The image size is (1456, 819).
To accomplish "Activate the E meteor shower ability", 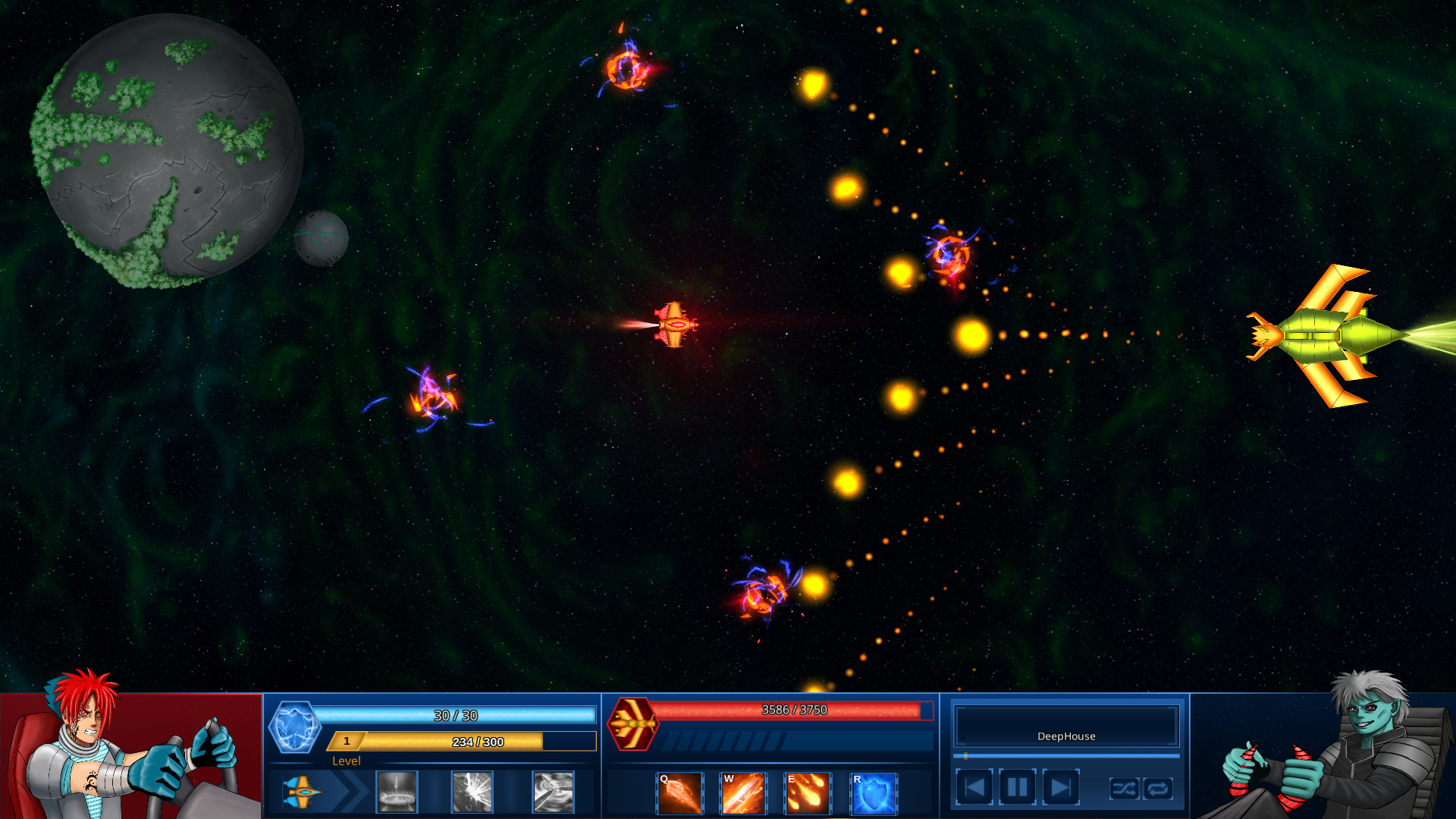I will tap(808, 793).
